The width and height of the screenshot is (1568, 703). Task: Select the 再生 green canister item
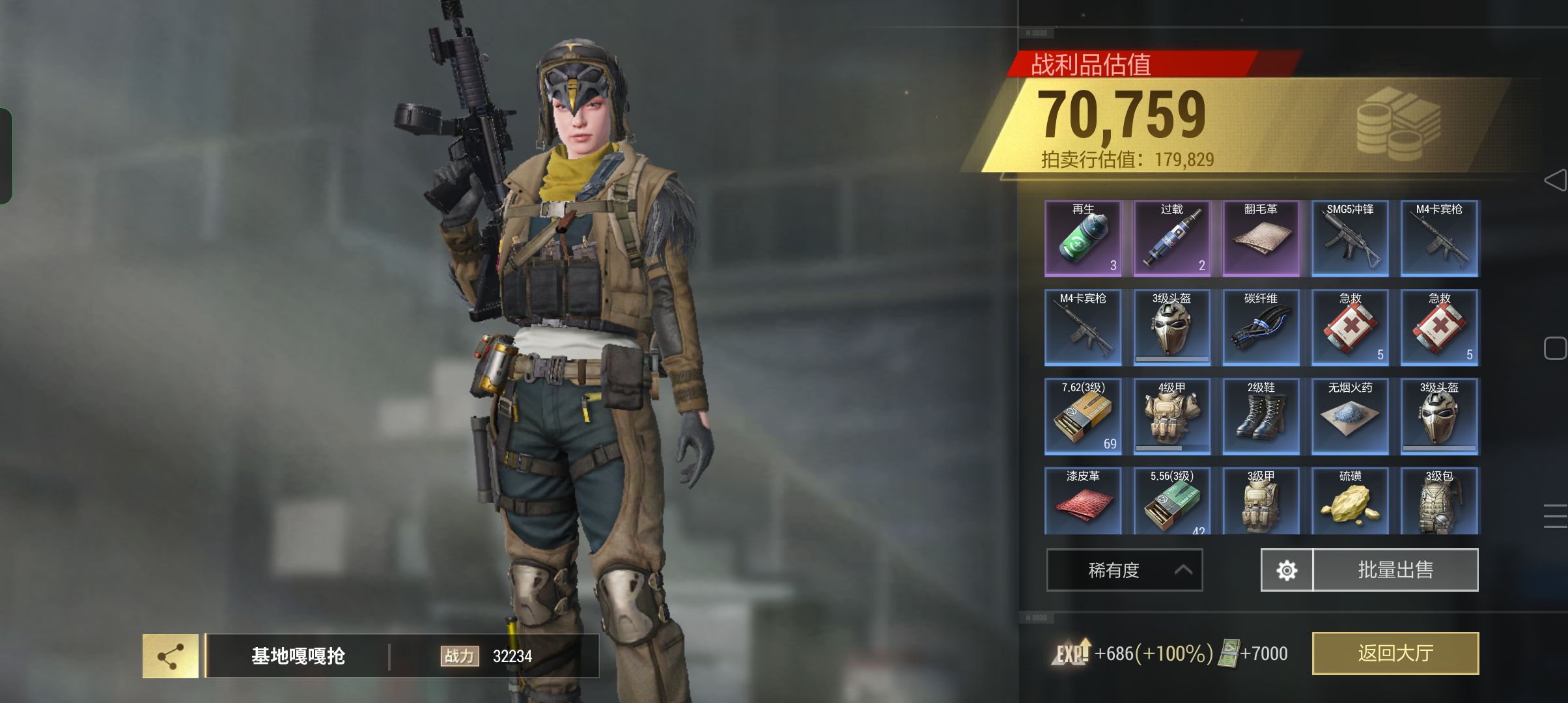(x=1083, y=238)
